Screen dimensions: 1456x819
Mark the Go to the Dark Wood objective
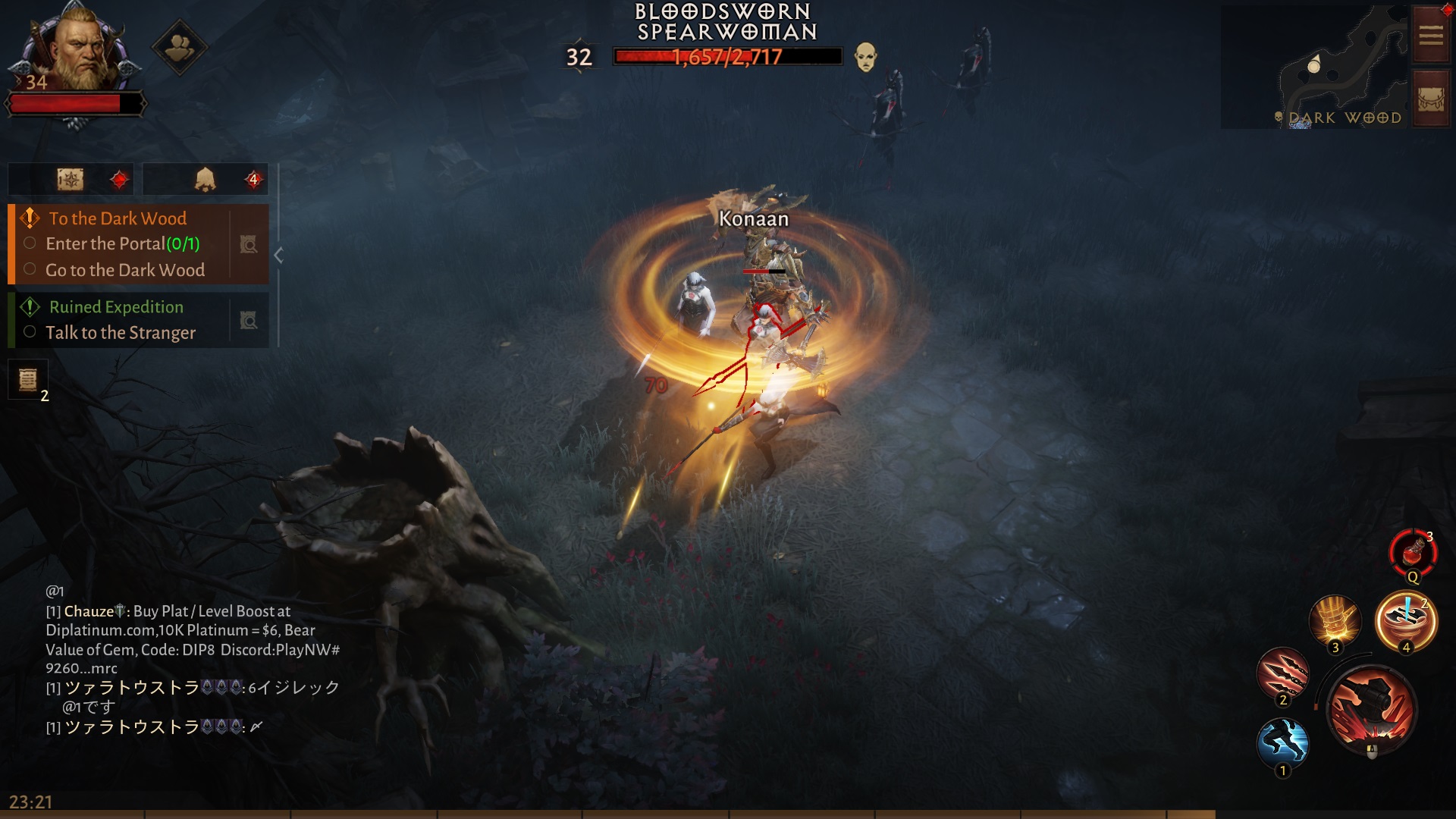pos(30,270)
